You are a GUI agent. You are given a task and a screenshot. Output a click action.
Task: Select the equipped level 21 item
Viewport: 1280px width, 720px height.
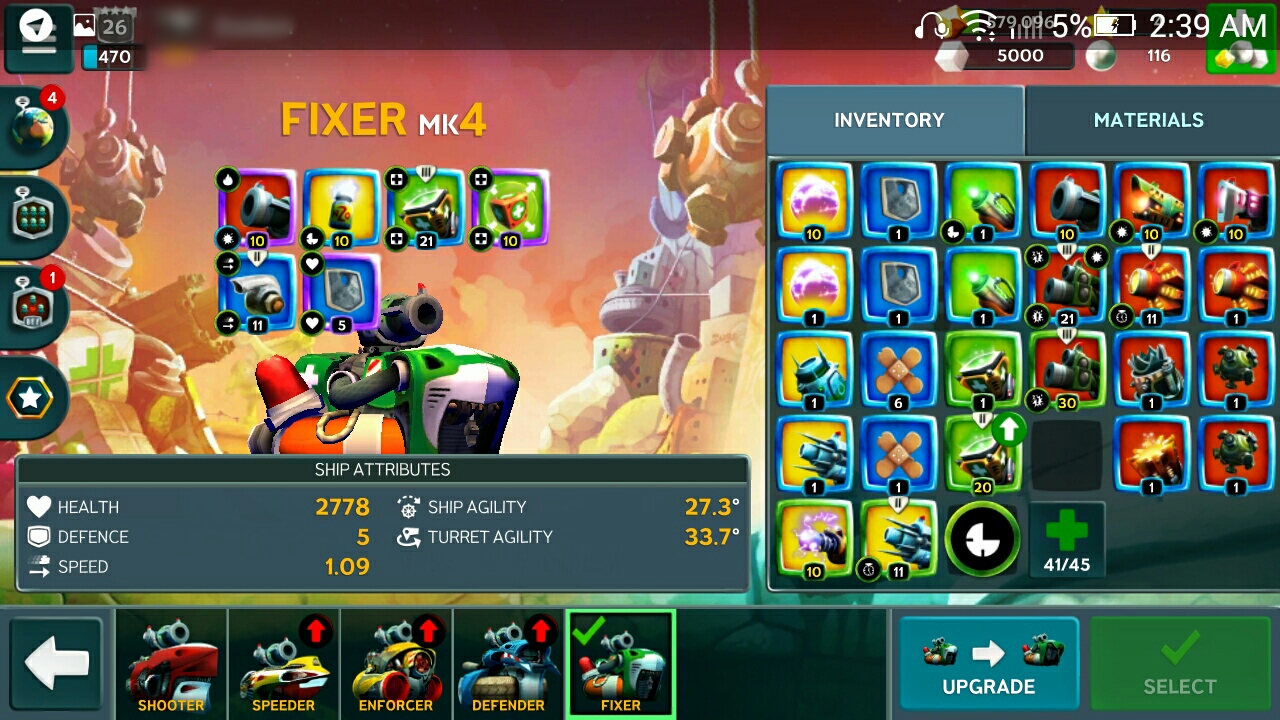point(426,208)
